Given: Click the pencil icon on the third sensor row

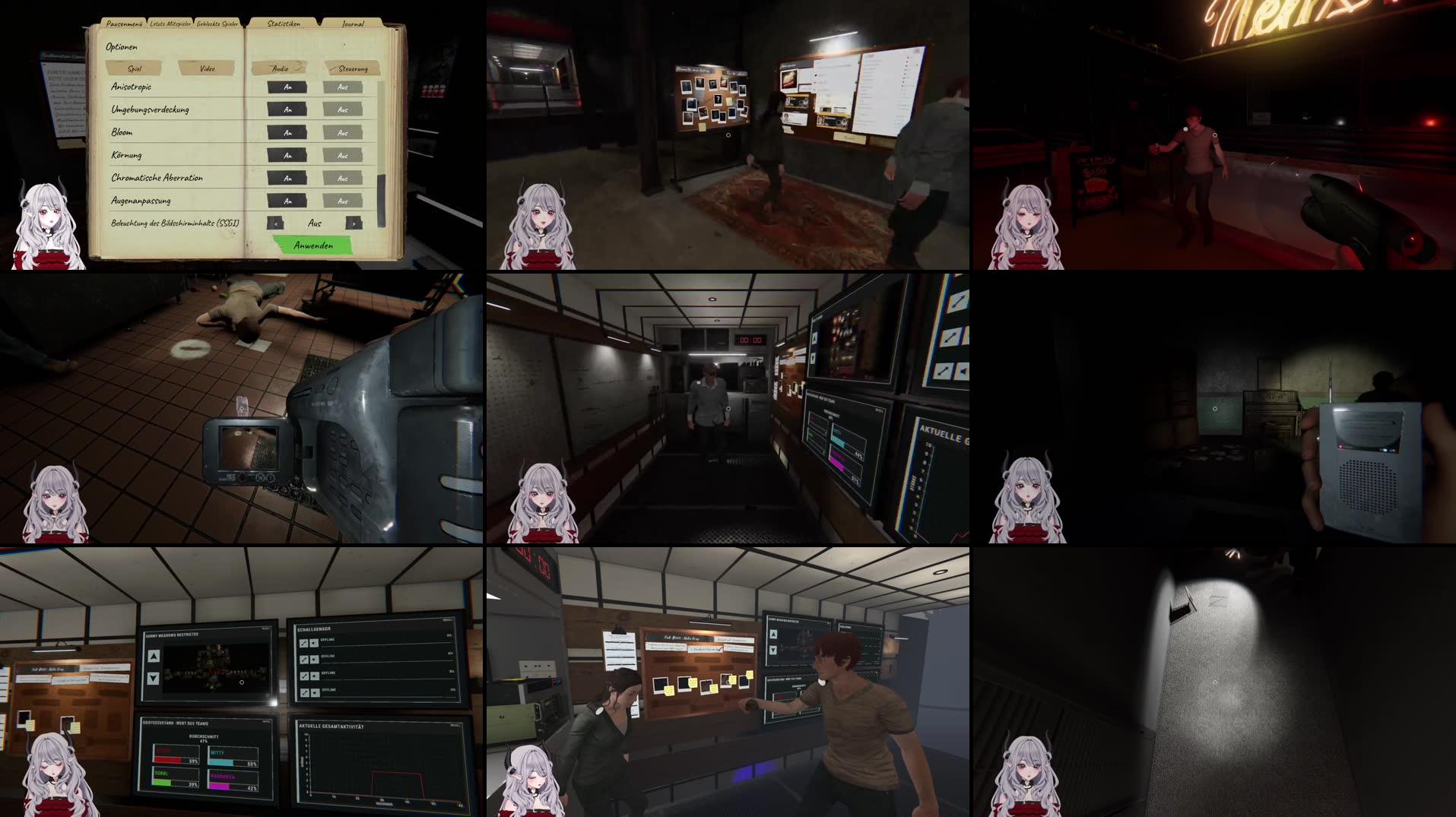Looking at the screenshot, I should [x=304, y=676].
